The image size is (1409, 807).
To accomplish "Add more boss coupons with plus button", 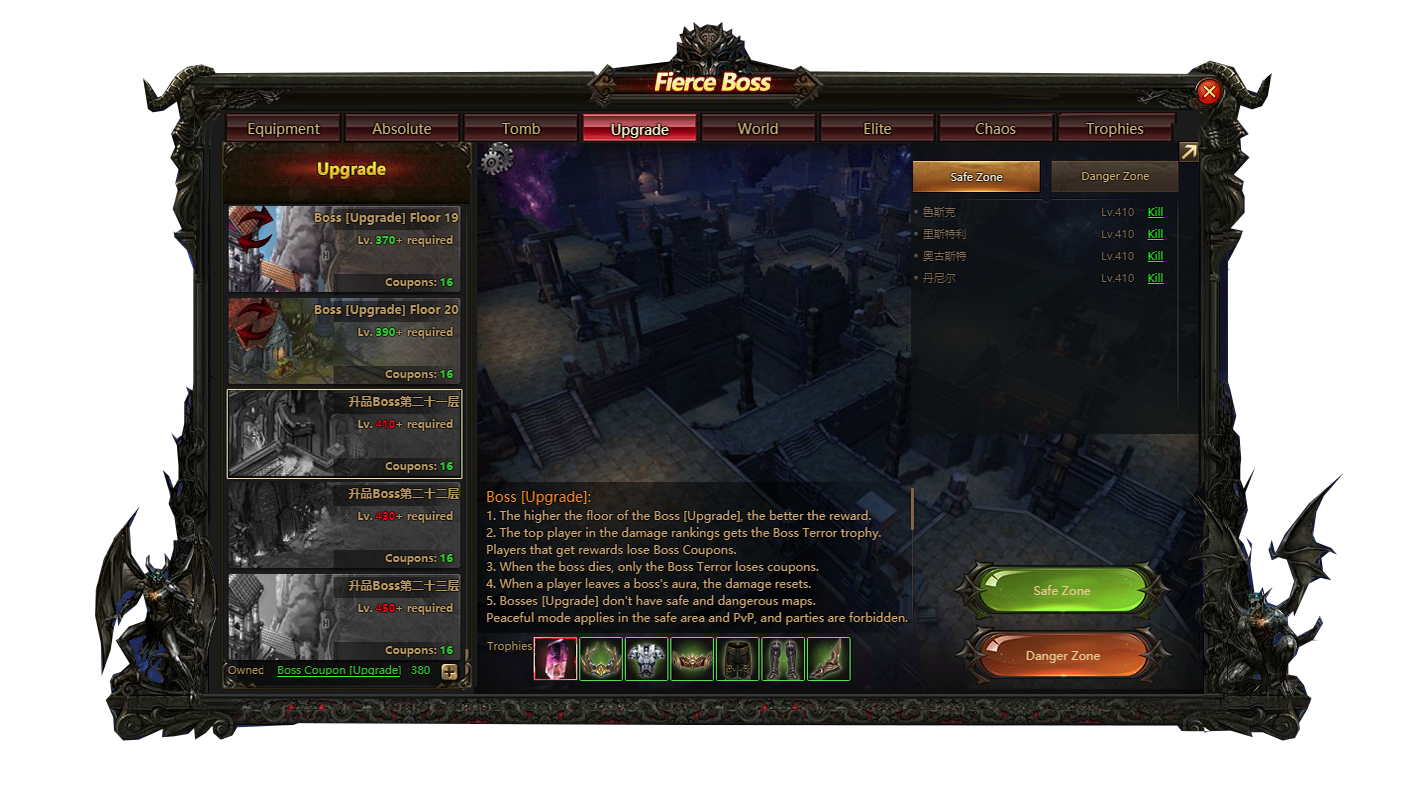I will (x=449, y=671).
